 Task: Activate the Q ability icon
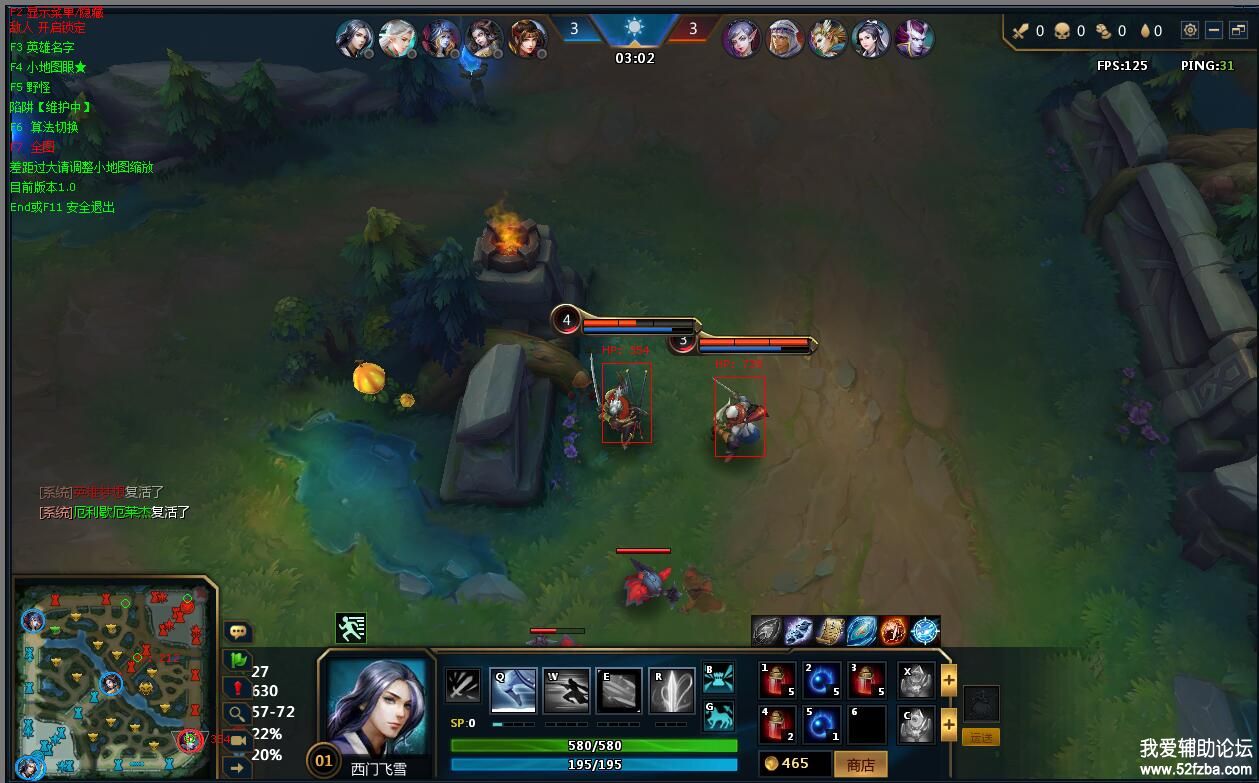click(x=513, y=691)
